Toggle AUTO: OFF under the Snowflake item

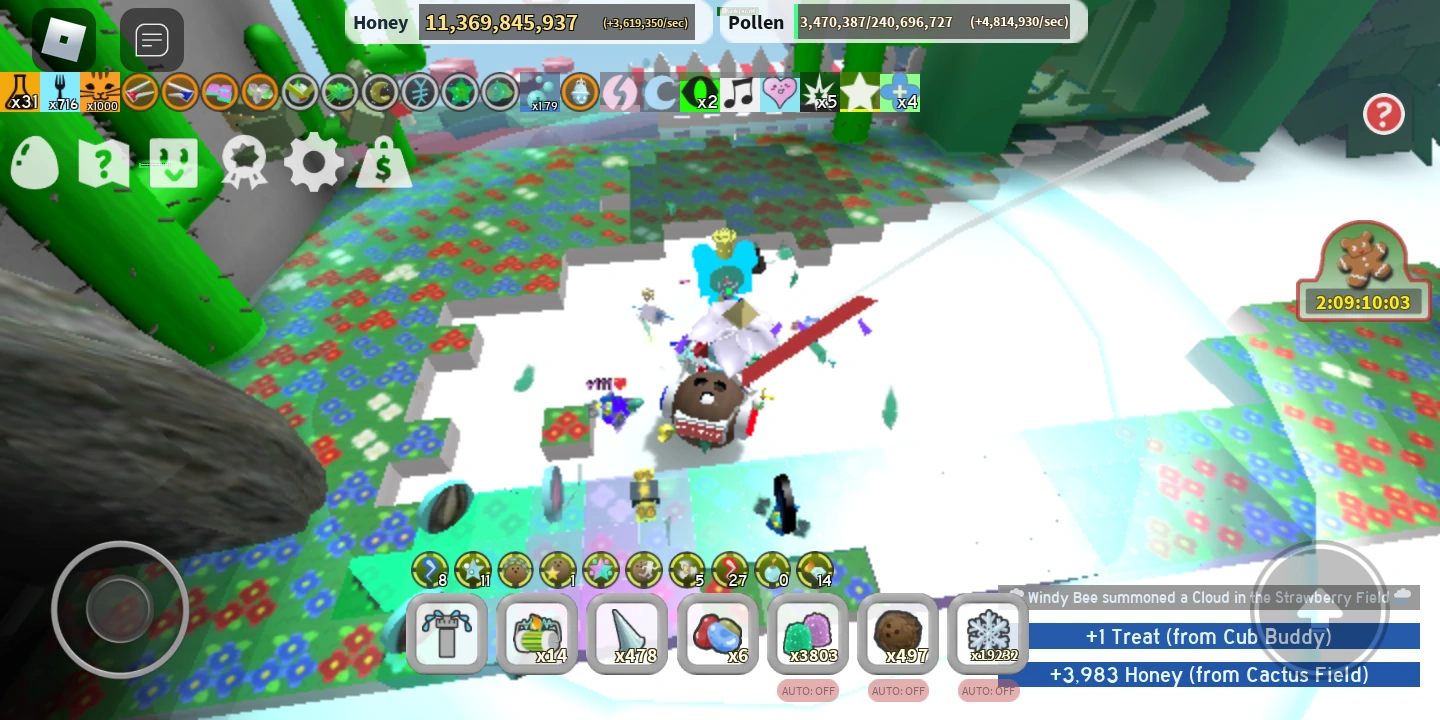point(988,690)
